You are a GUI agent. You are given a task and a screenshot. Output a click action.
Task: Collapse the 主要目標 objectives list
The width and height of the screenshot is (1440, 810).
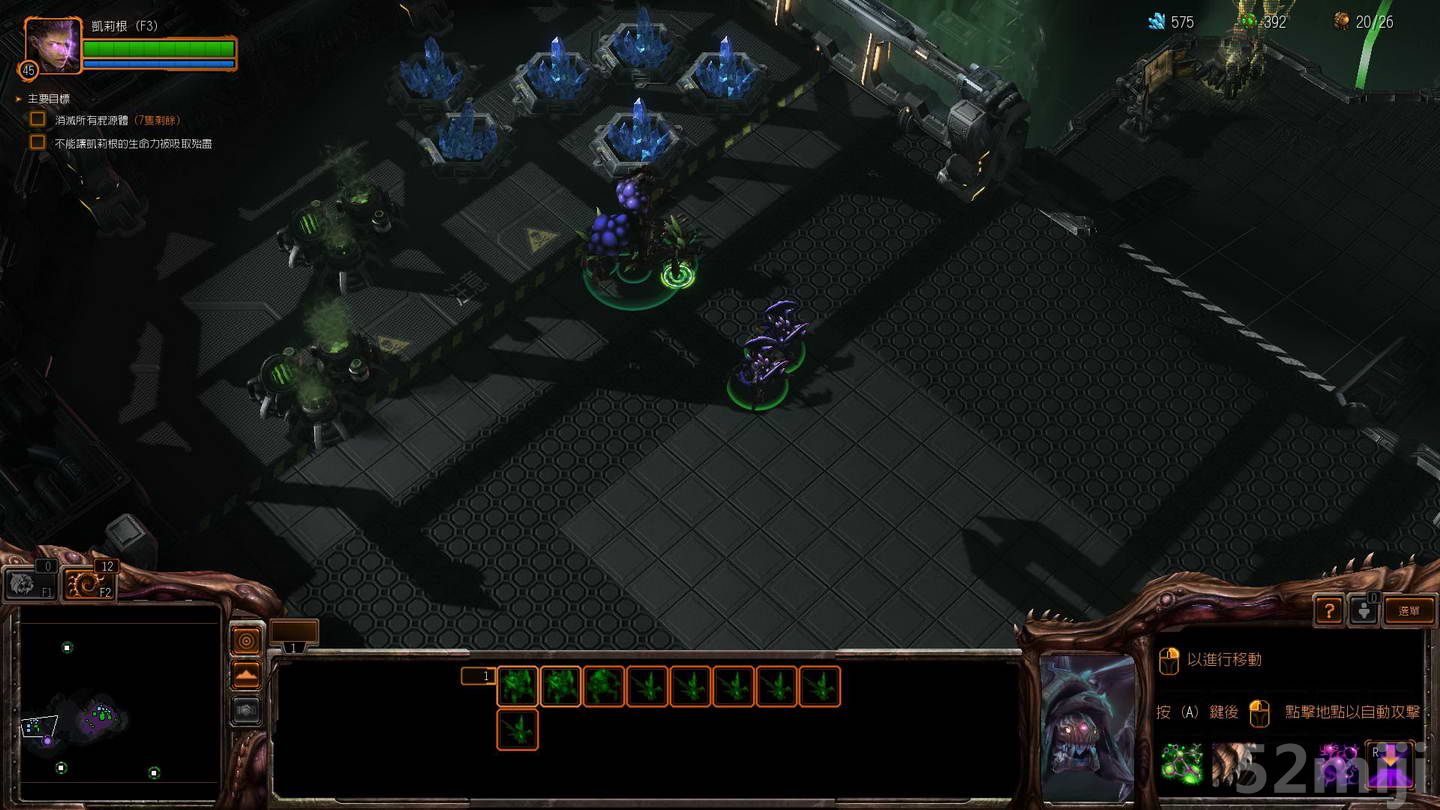pos(17,98)
